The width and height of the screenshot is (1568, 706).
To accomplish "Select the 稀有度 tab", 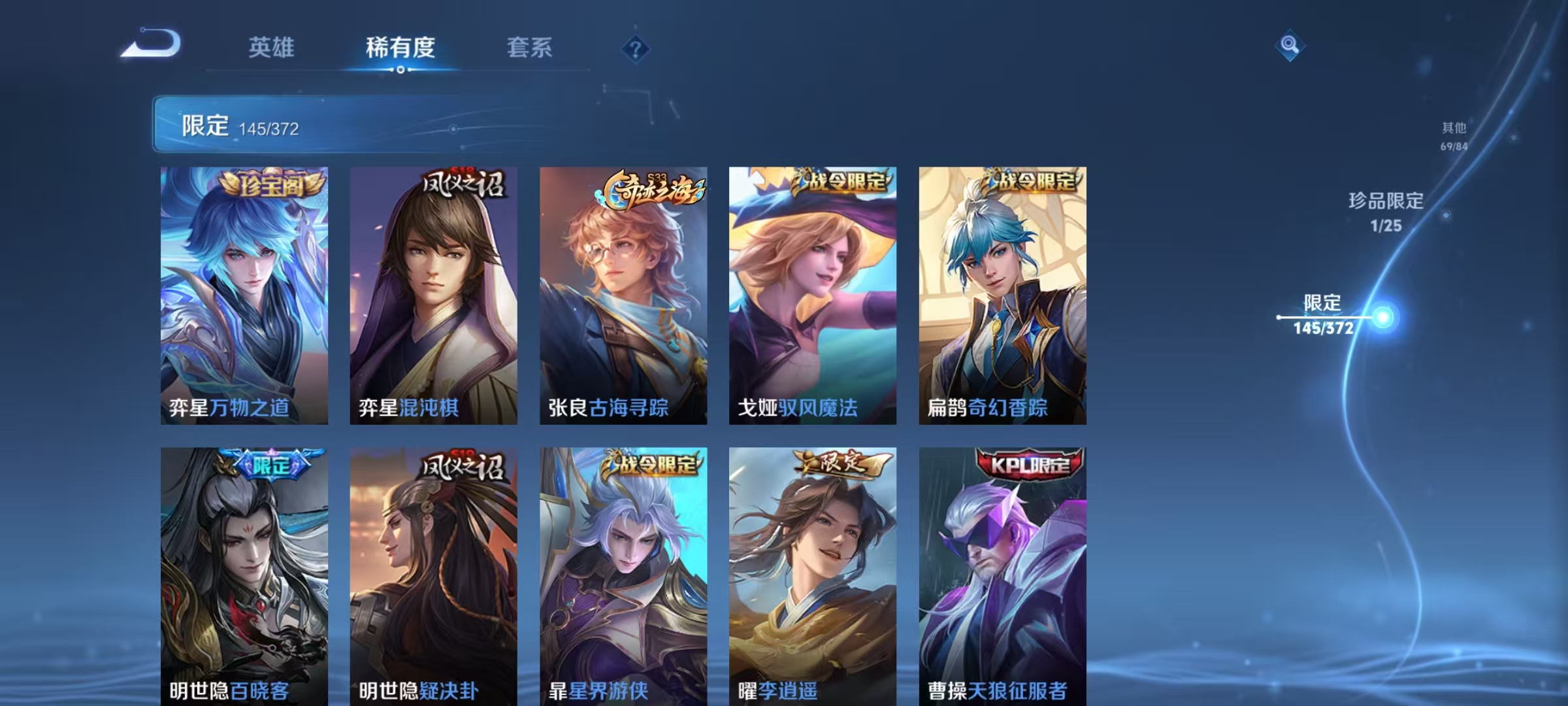I will click(400, 48).
